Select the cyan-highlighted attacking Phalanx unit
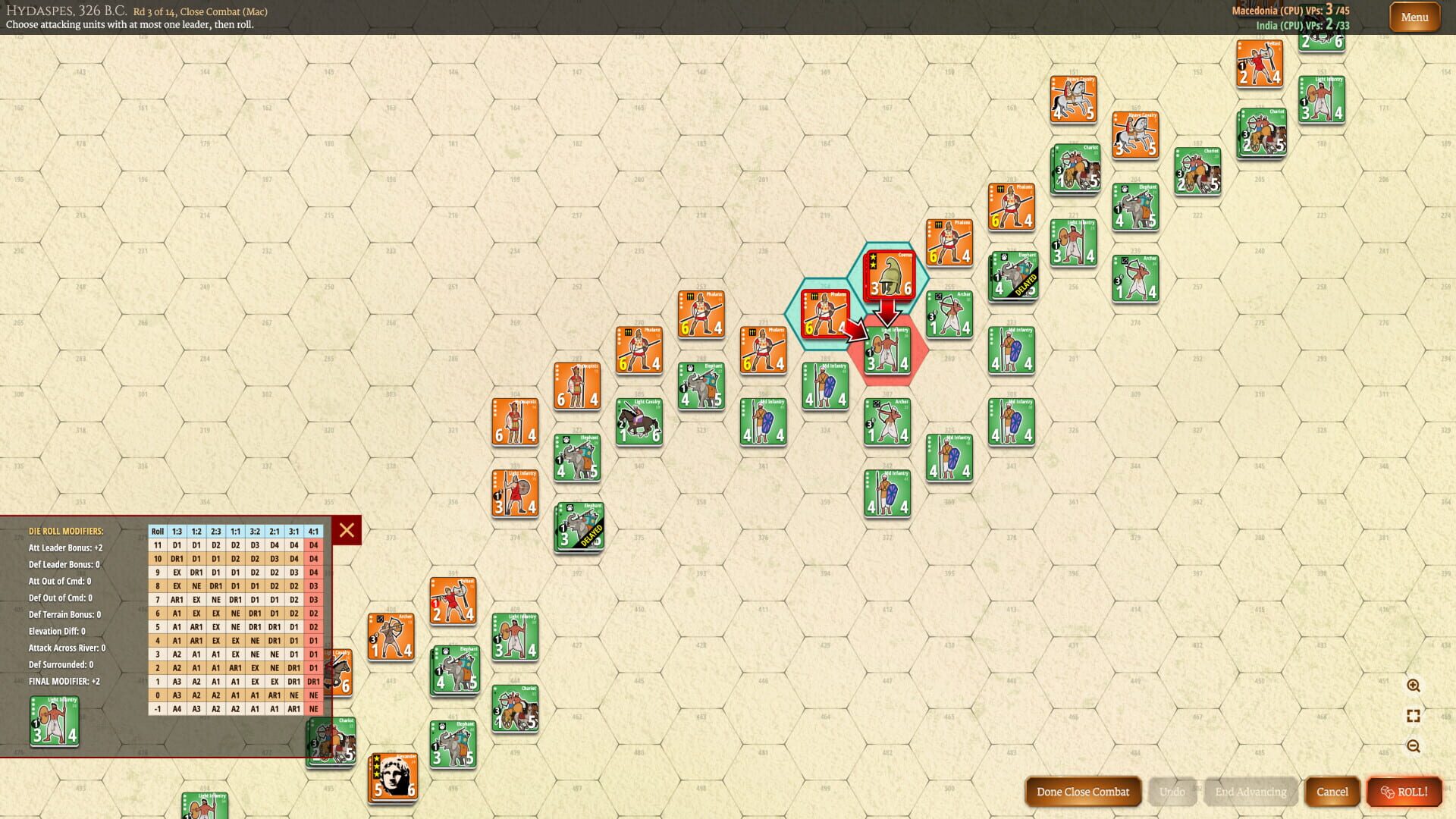Viewport: 1456px width, 819px height. pyautogui.click(x=824, y=312)
